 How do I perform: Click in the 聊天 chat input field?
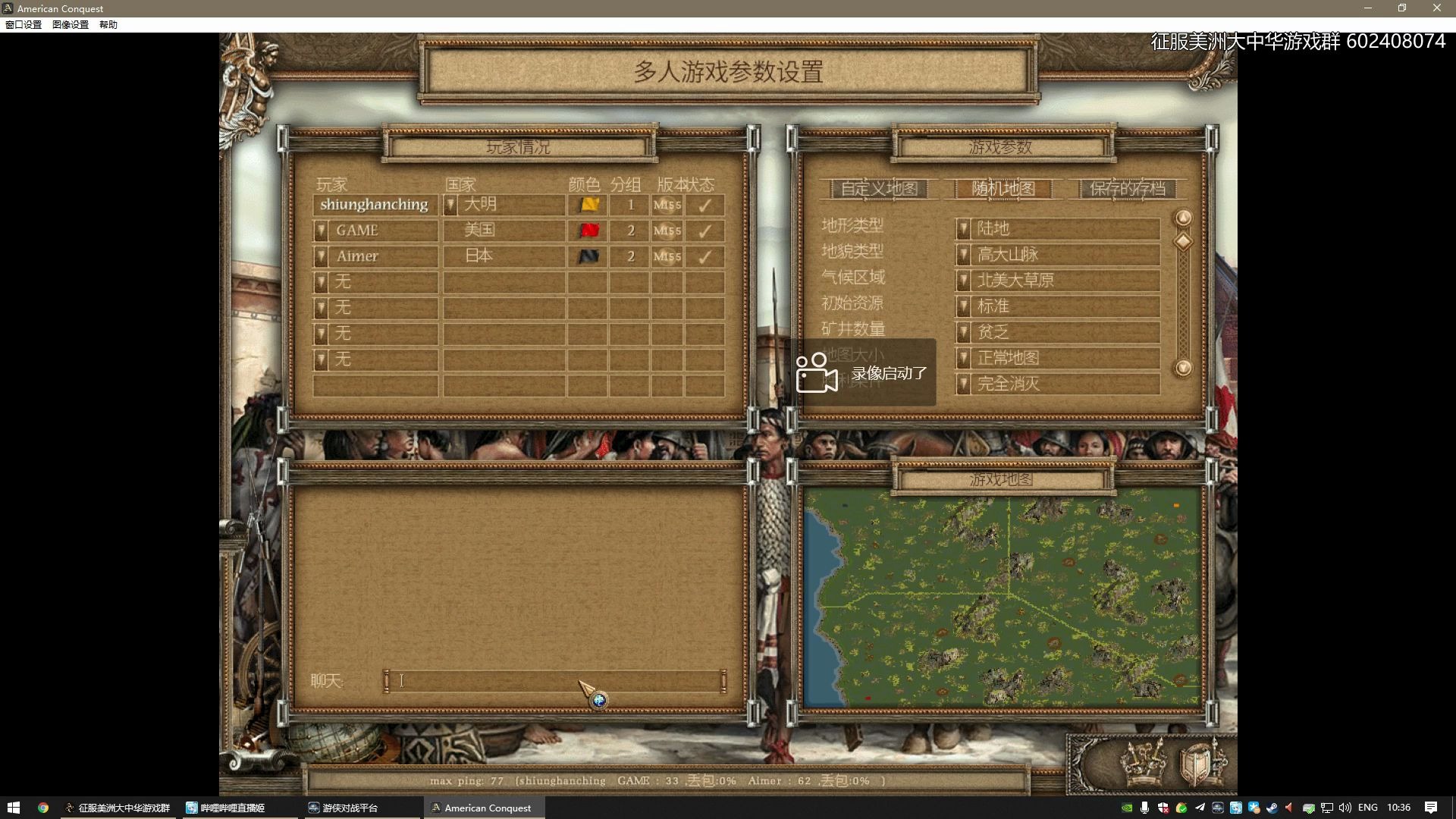point(554,681)
